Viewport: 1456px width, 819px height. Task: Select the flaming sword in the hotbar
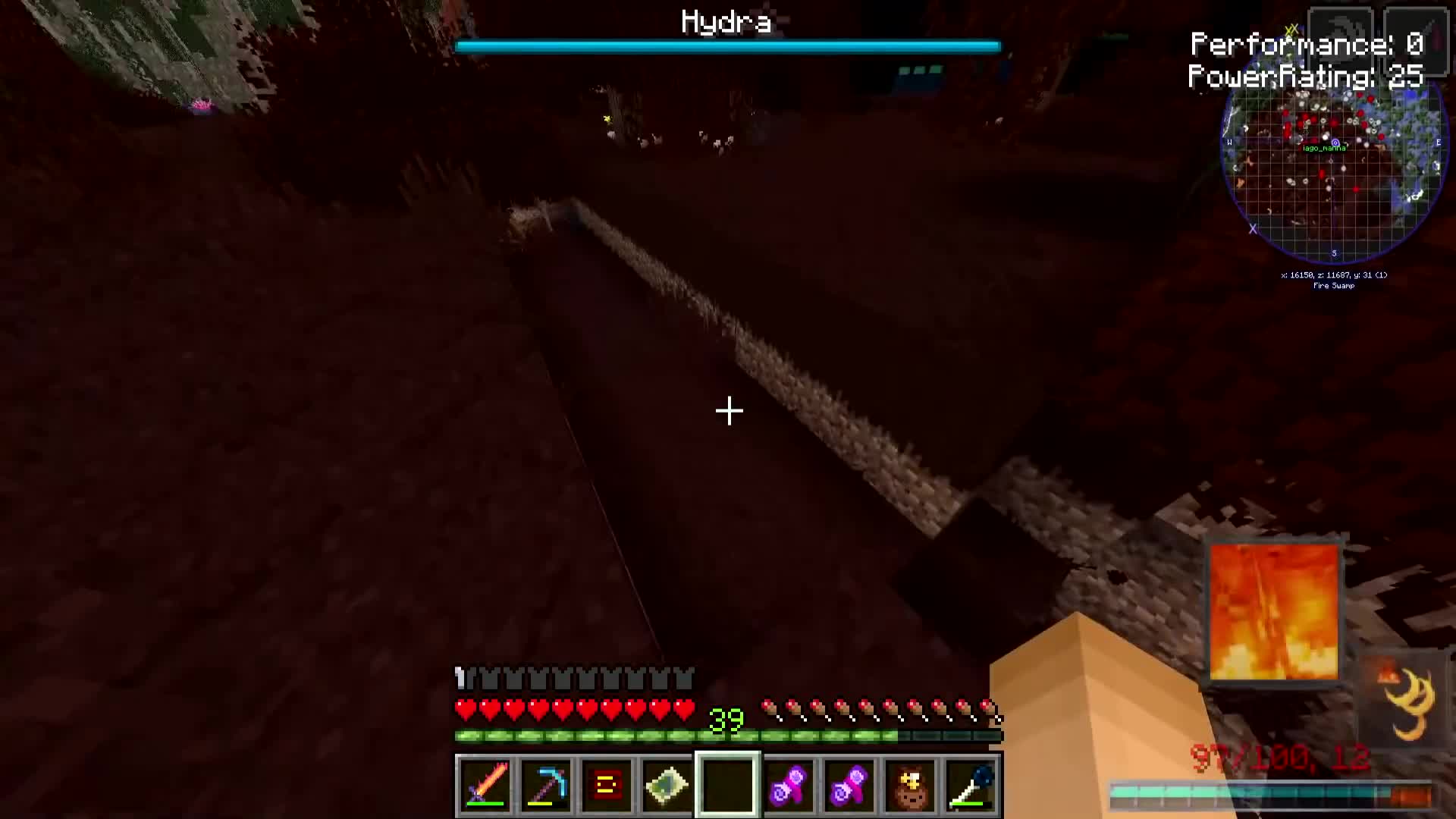tap(486, 785)
